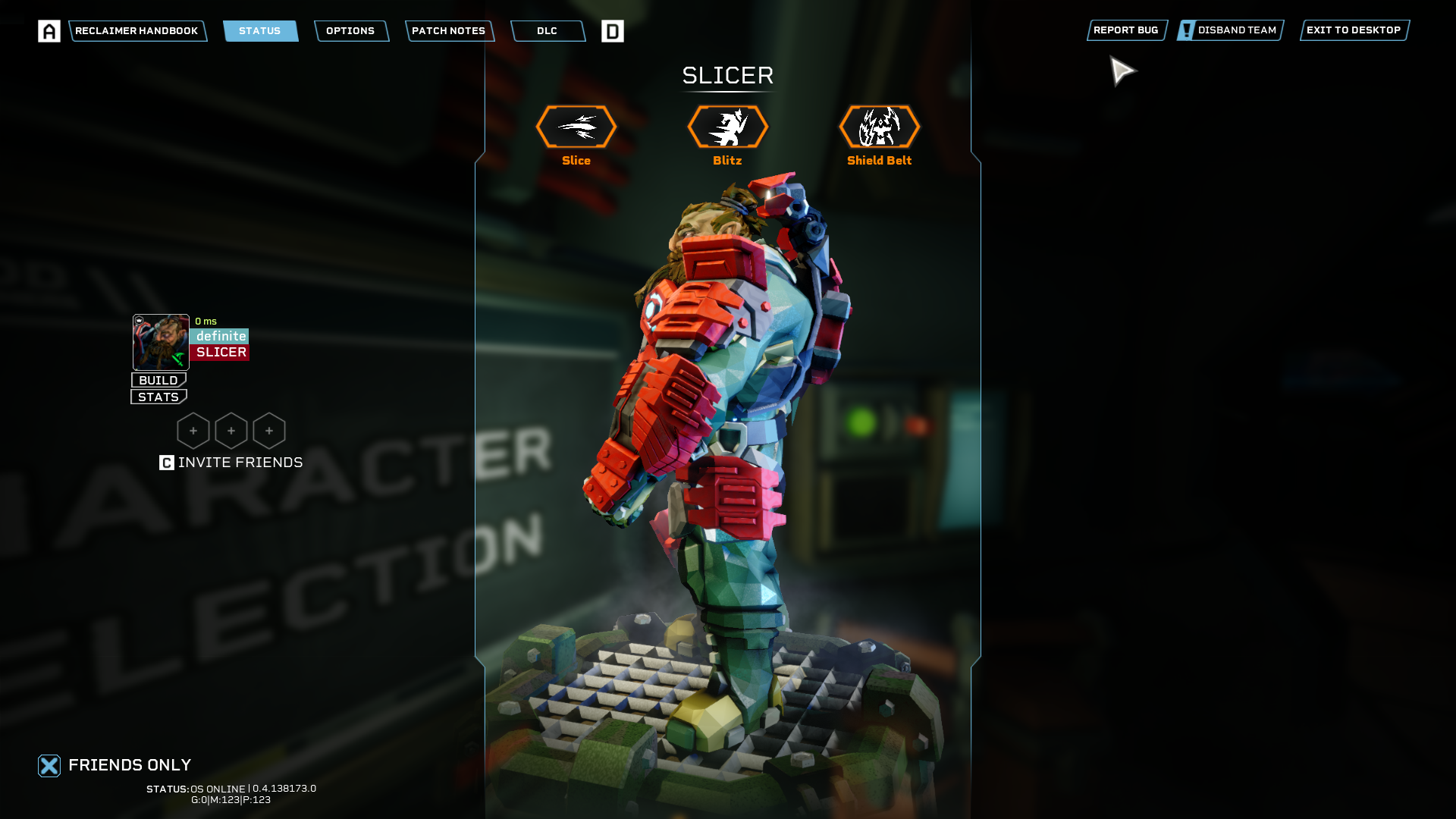Select the Blitz ability icon
Viewport: 1456px width, 819px height.
728,127
